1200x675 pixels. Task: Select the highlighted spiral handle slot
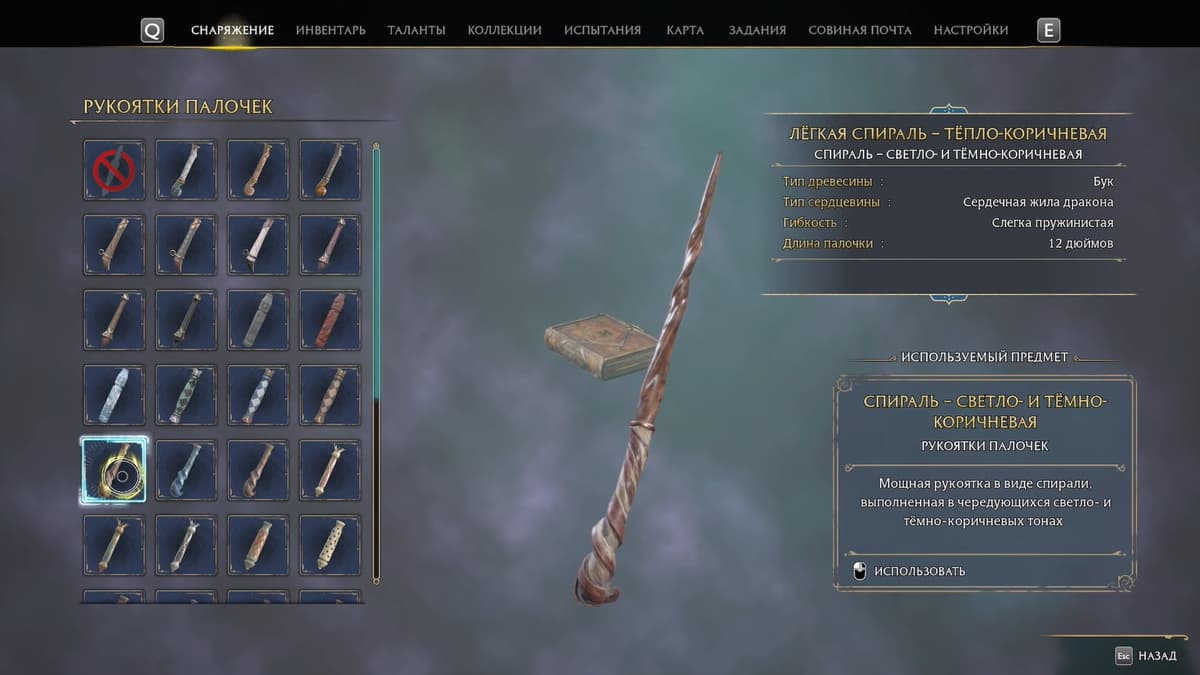tap(114, 470)
